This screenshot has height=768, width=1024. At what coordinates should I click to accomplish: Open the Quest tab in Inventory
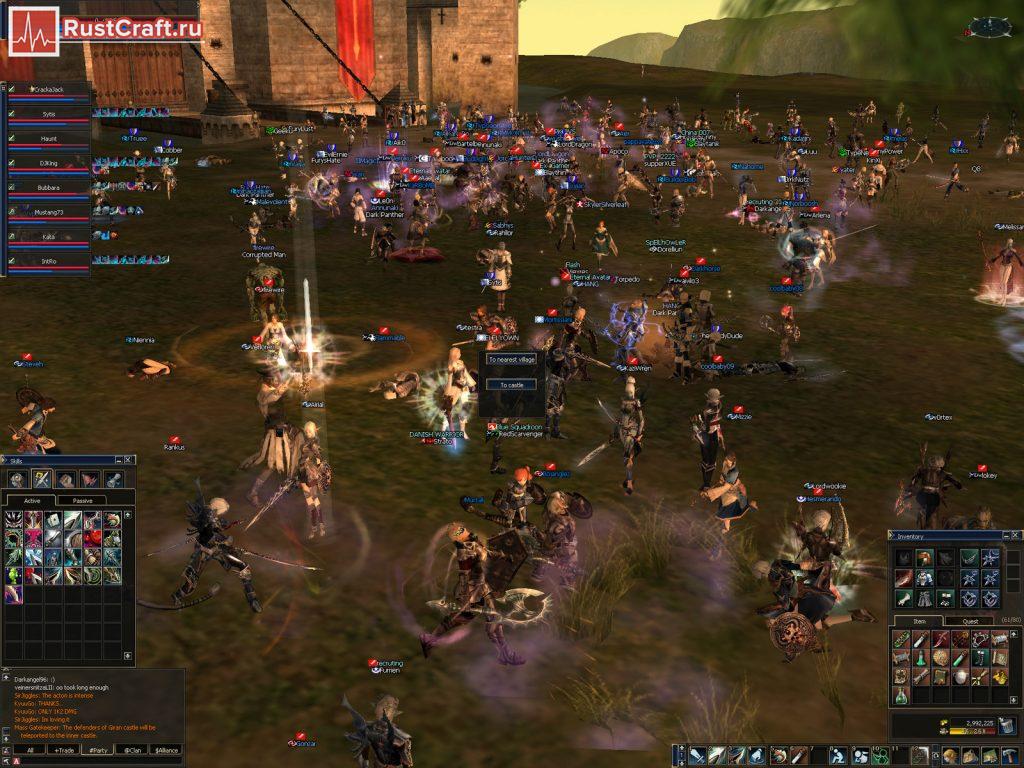click(970, 621)
